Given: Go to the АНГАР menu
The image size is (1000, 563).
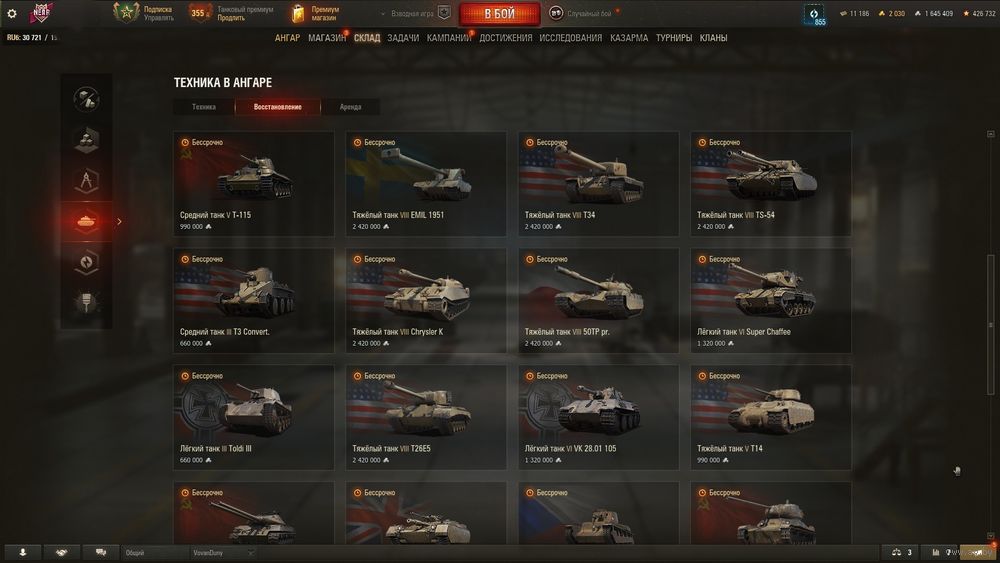Looking at the screenshot, I should coord(287,38).
